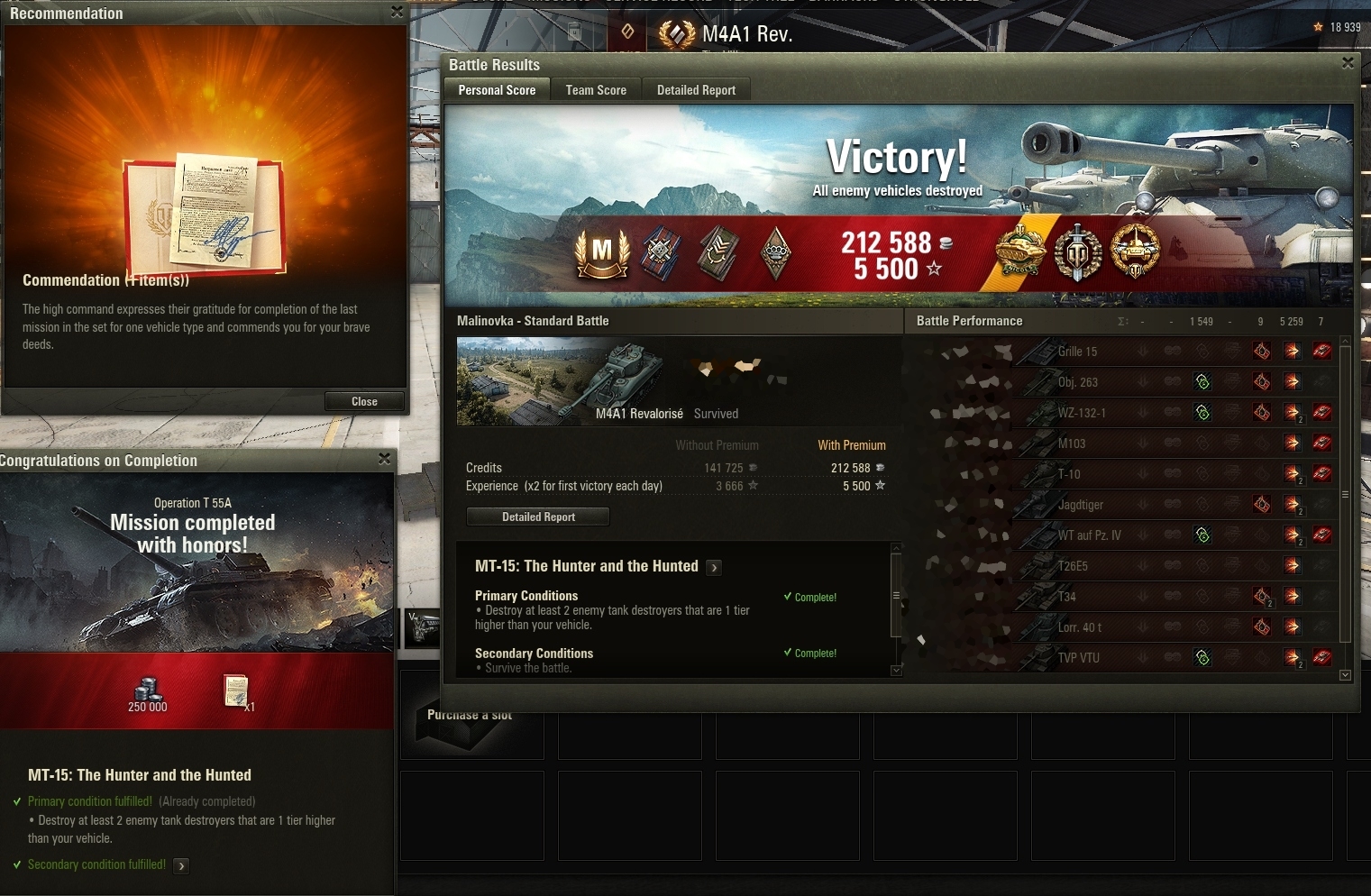Switch to the Team Score tab

[x=596, y=90]
